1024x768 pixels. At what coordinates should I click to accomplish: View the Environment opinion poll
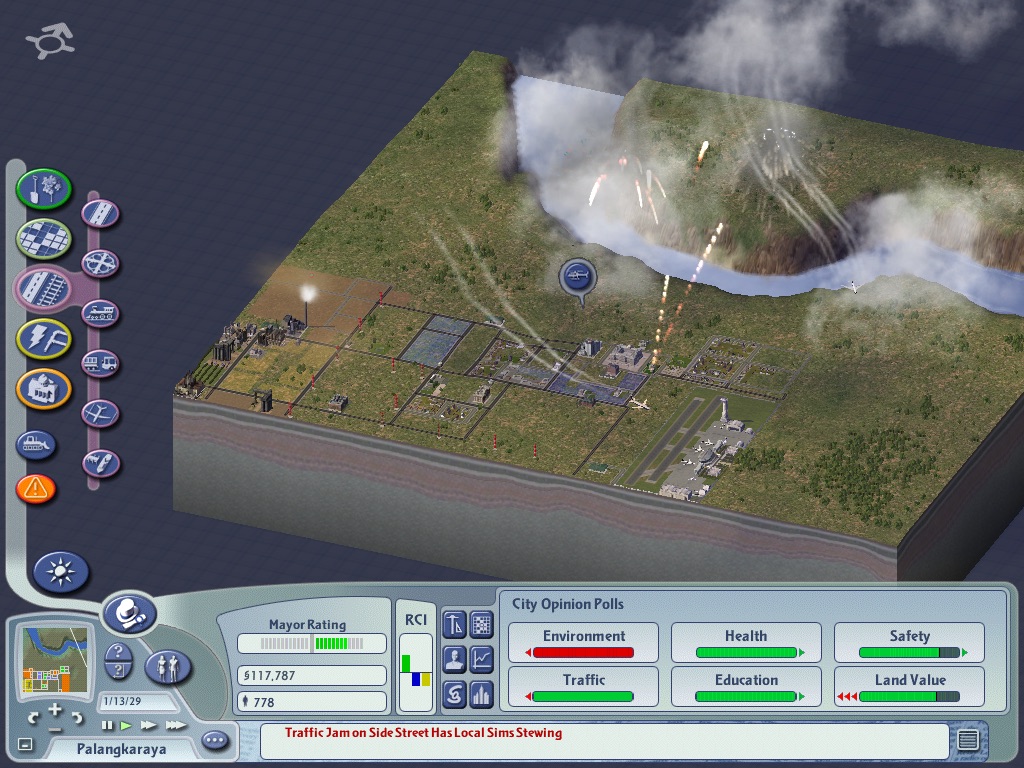click(584, 642)
